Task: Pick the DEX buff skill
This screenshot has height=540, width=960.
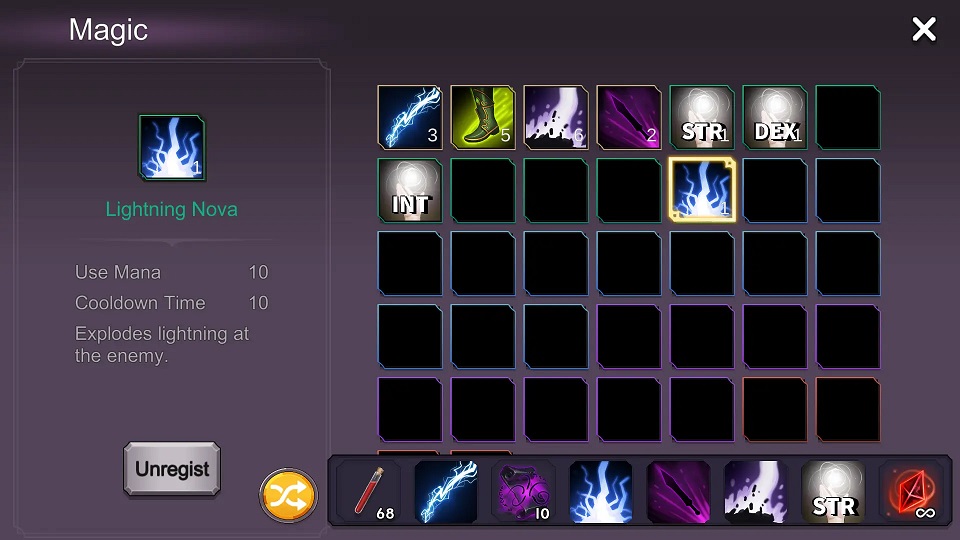Action: [775, 118]
